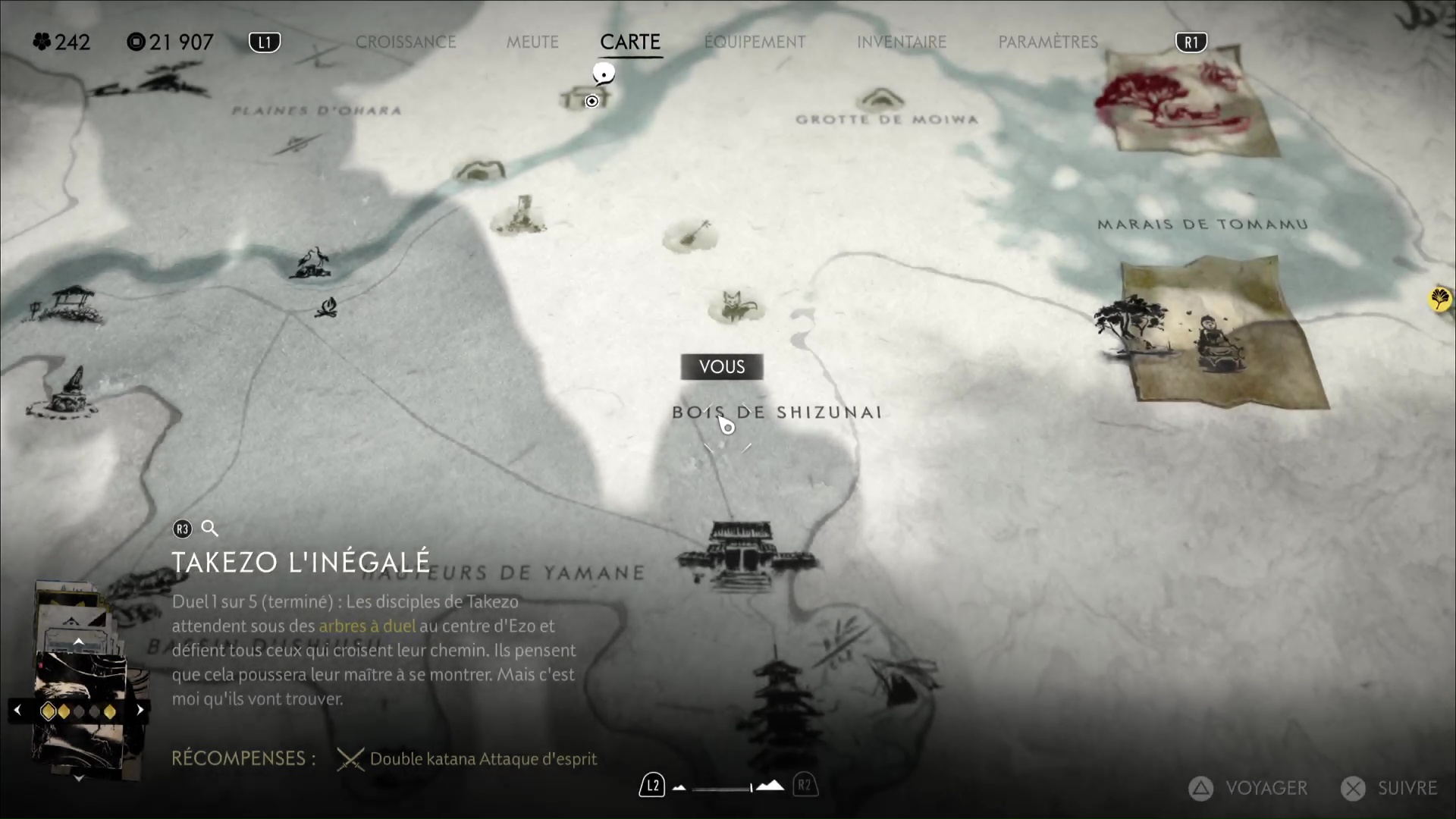Viewport: 1456px width, 819px height.
Task: Show the Paramètres tab
Action: pos(1048,42)
